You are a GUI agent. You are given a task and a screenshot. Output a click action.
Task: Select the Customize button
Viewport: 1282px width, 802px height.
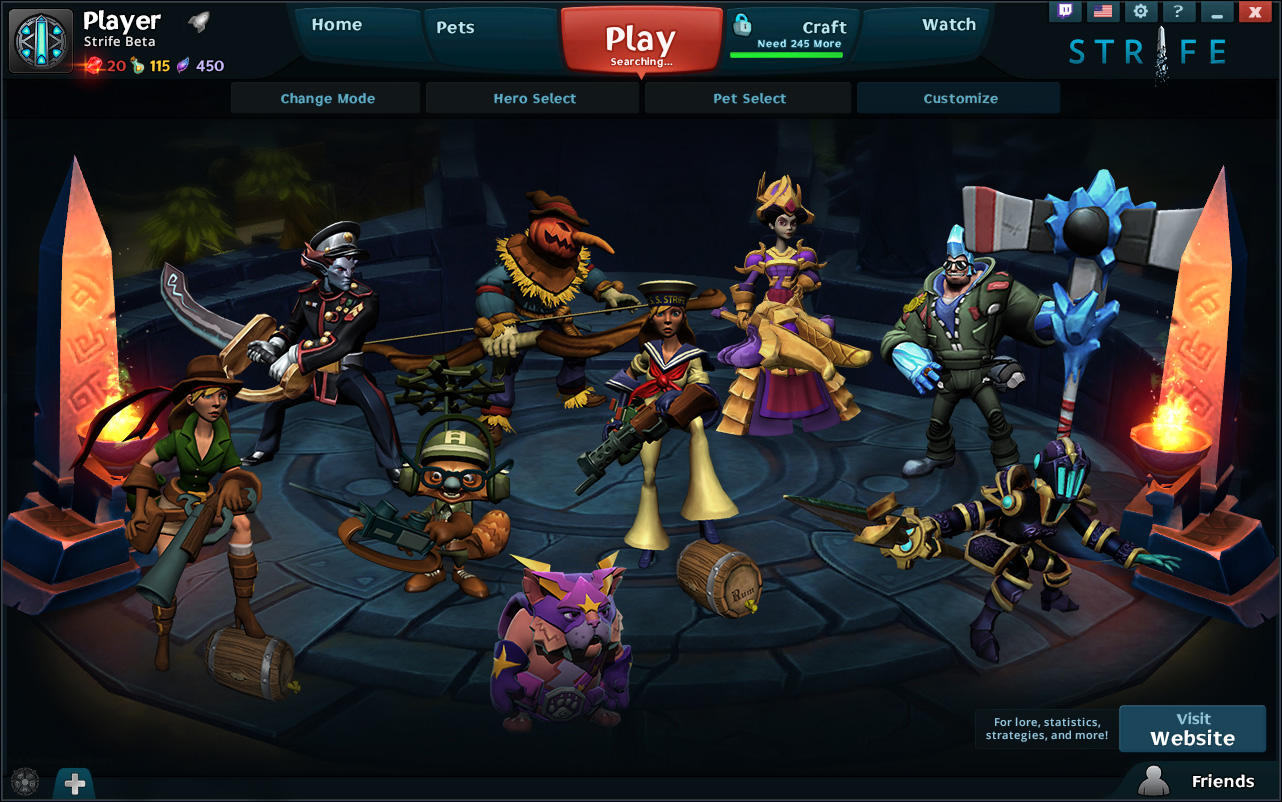pyautogui.click(x=960, y=98)
